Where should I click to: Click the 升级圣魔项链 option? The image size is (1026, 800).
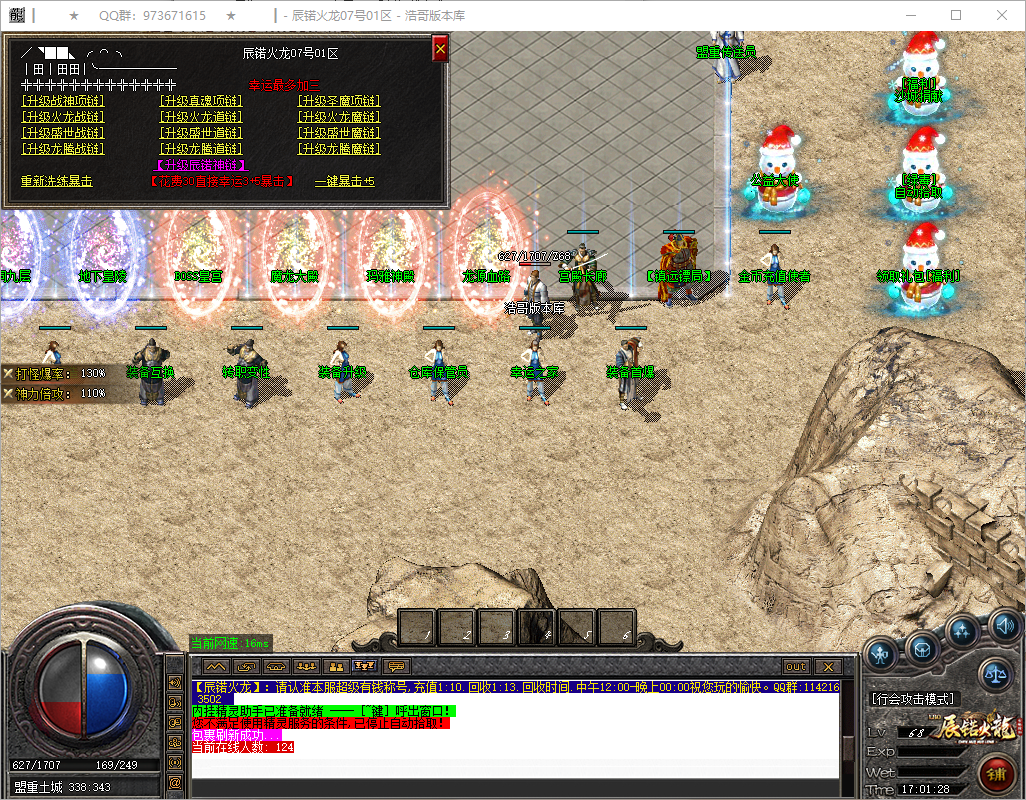click(x=339, y=100)
